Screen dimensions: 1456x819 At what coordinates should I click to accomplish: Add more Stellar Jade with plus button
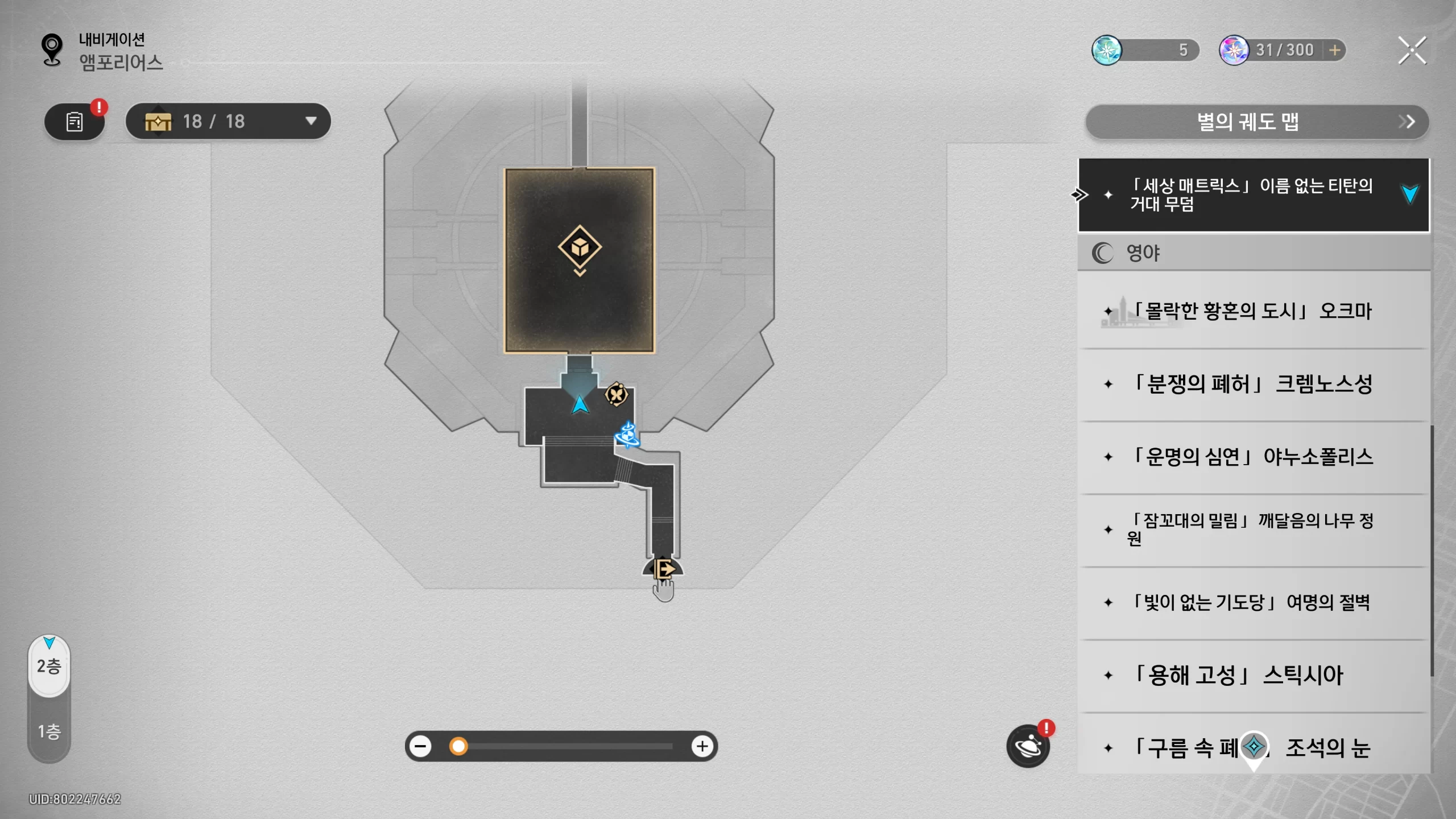coord(1334,51)
